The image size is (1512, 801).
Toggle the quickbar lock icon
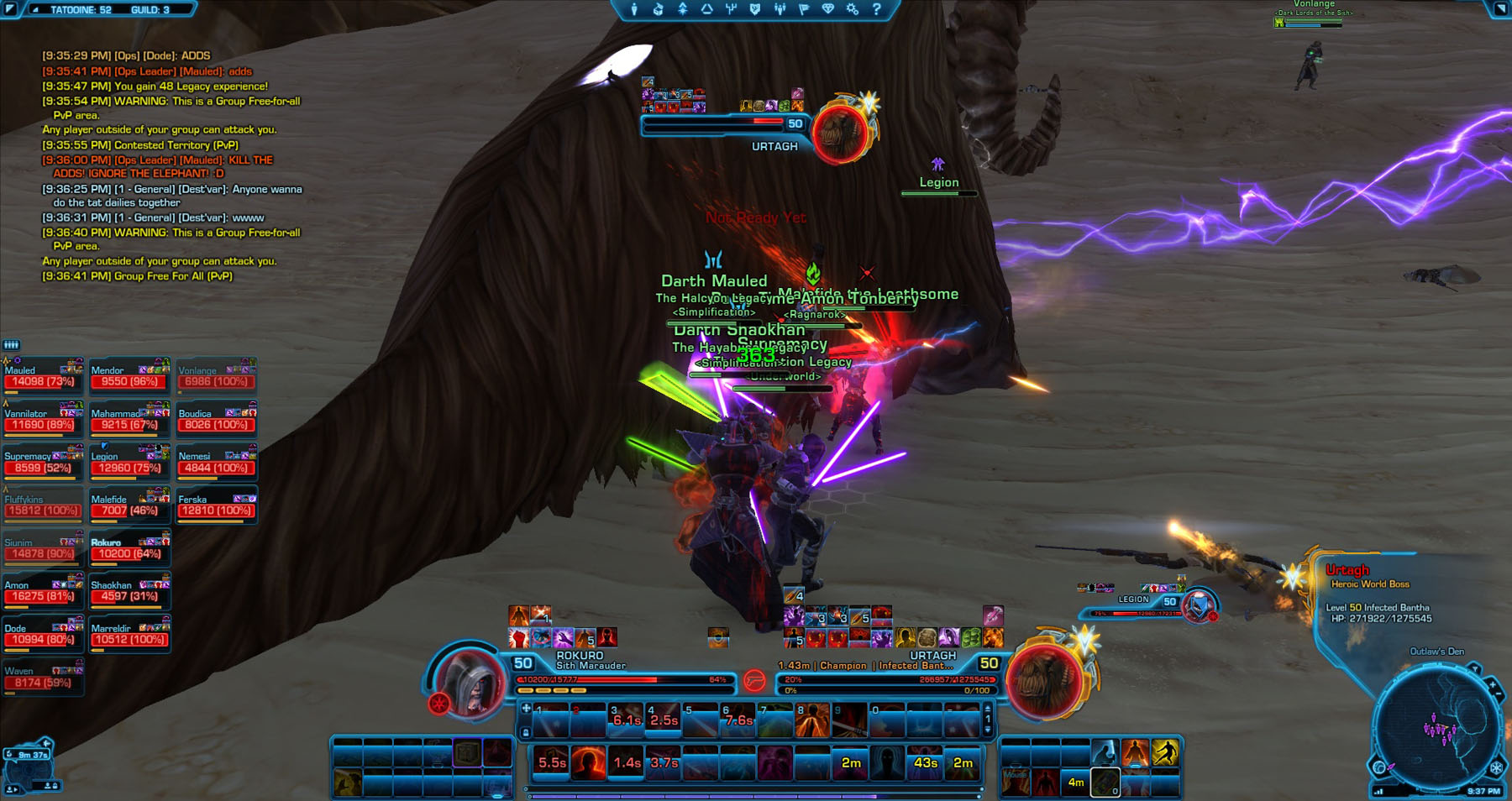[526, 732]
